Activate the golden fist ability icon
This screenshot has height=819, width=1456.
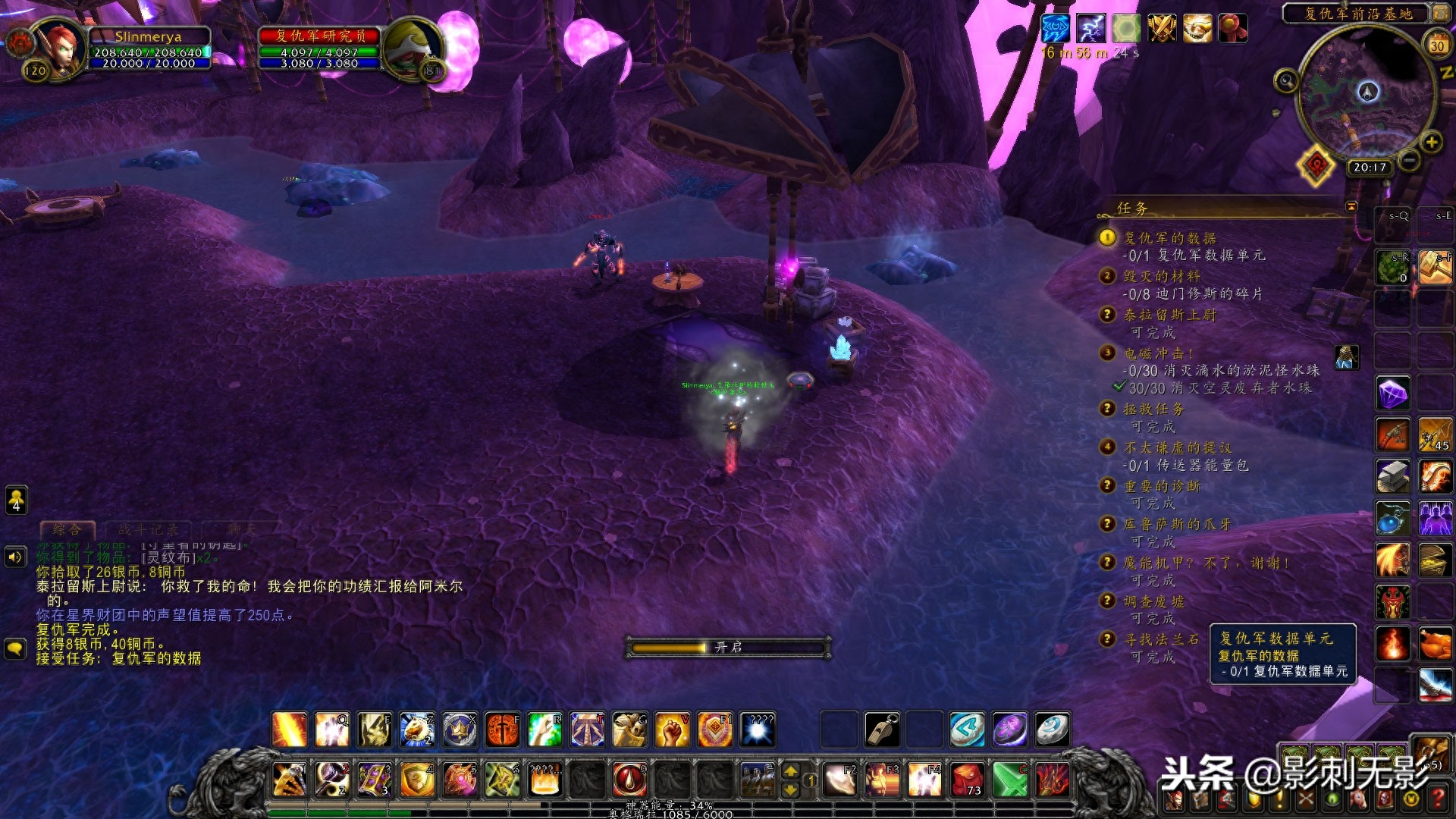[672, 730]
